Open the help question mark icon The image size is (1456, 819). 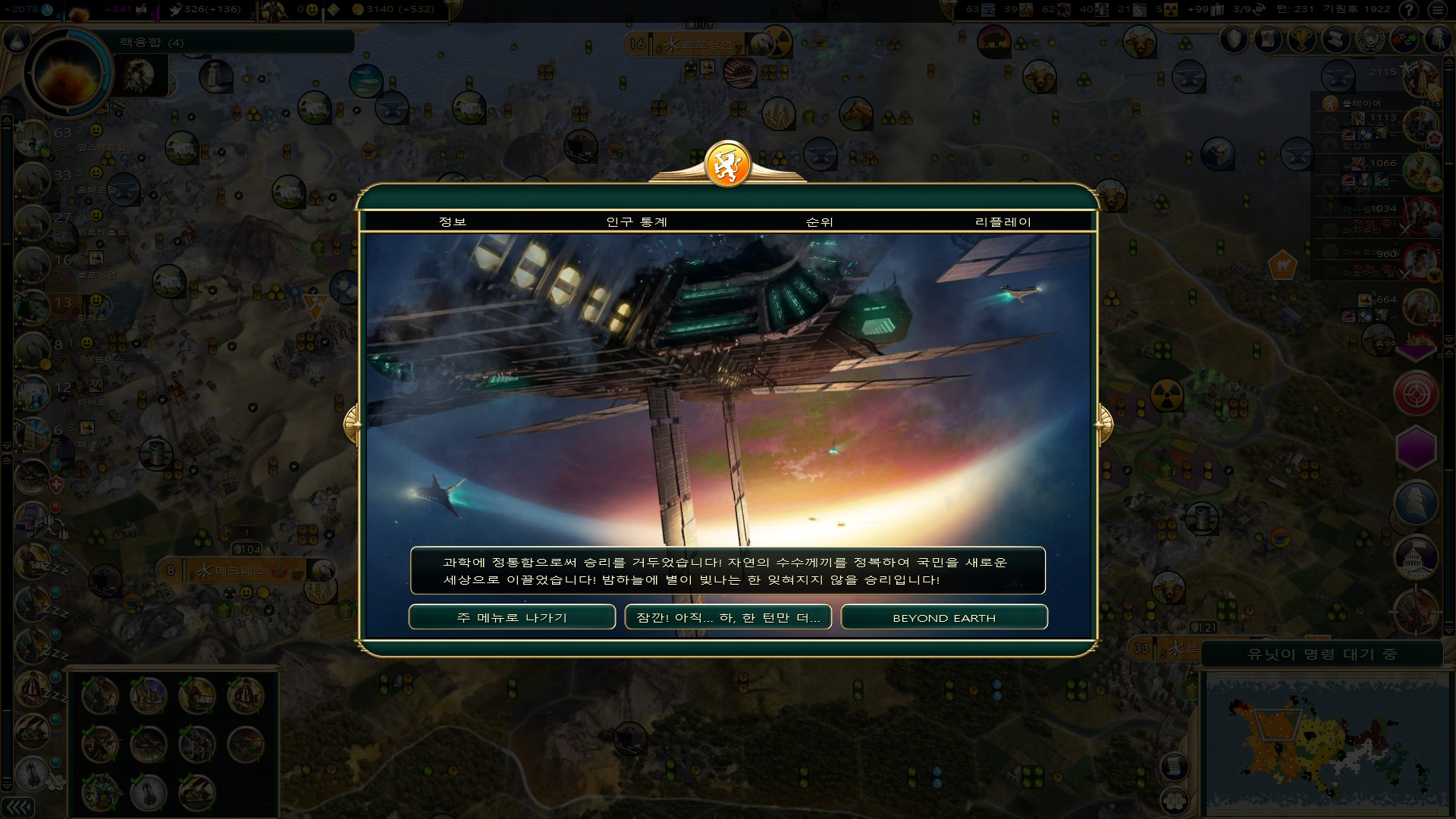1410,10
